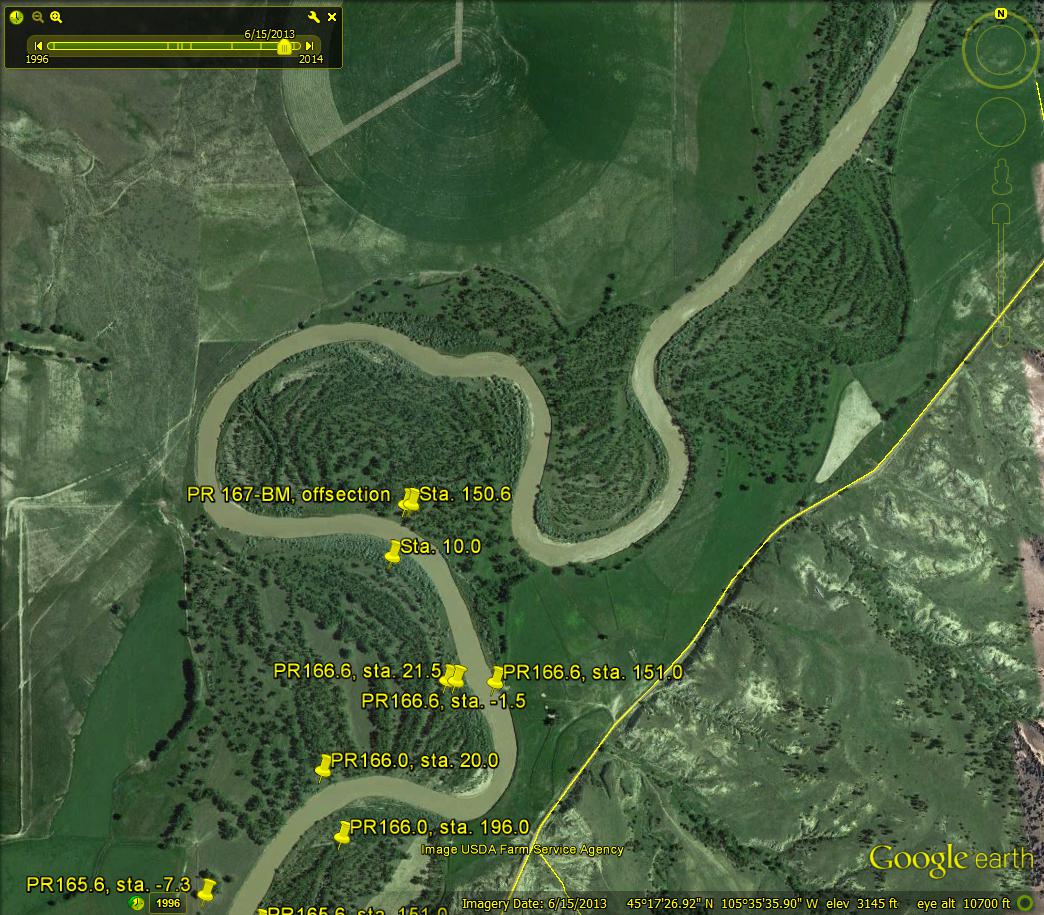The width and height of the screenshot is (1044, 915).
Task: Select the Street View pegman icon
Action: (x=1000, y=180)
